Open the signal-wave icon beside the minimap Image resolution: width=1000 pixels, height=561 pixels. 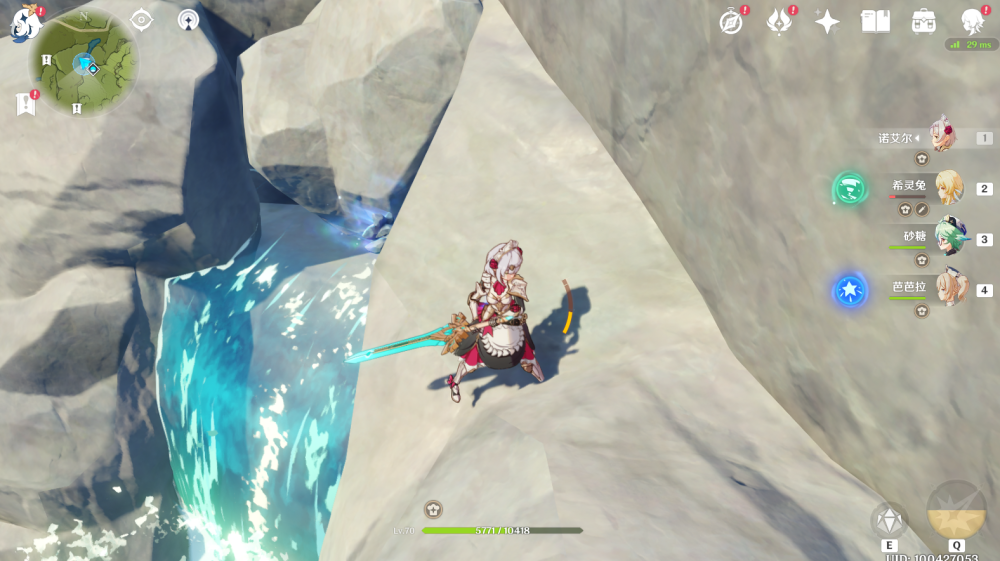(188, 20)
